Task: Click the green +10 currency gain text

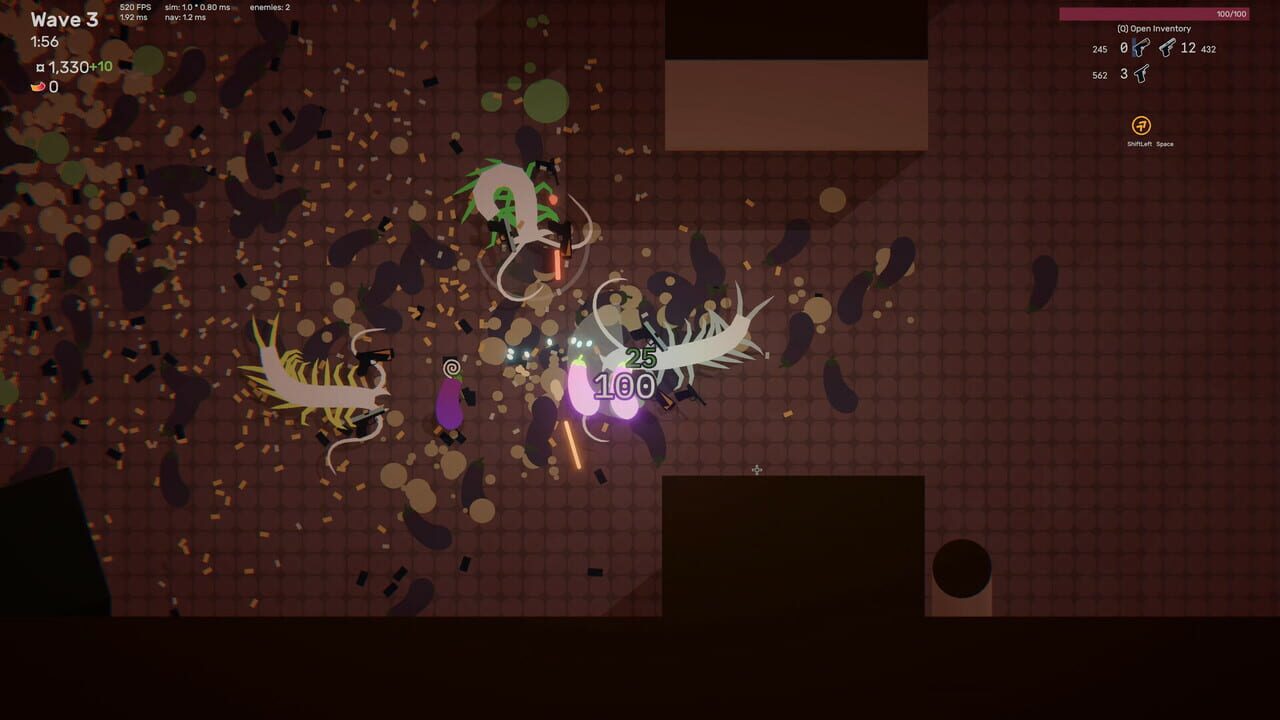Action: [101, 66]
